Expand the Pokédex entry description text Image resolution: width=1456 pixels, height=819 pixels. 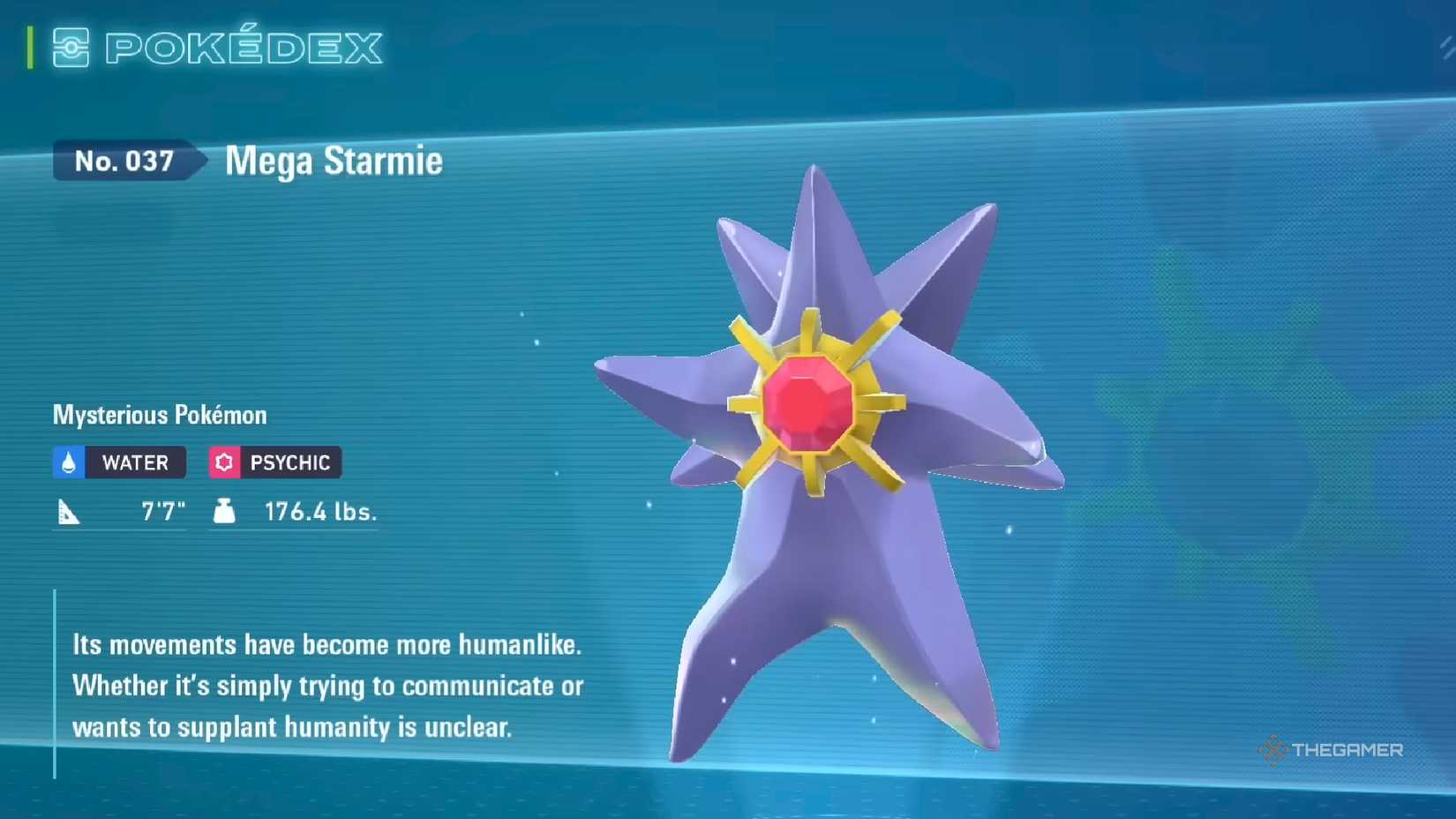326,686
